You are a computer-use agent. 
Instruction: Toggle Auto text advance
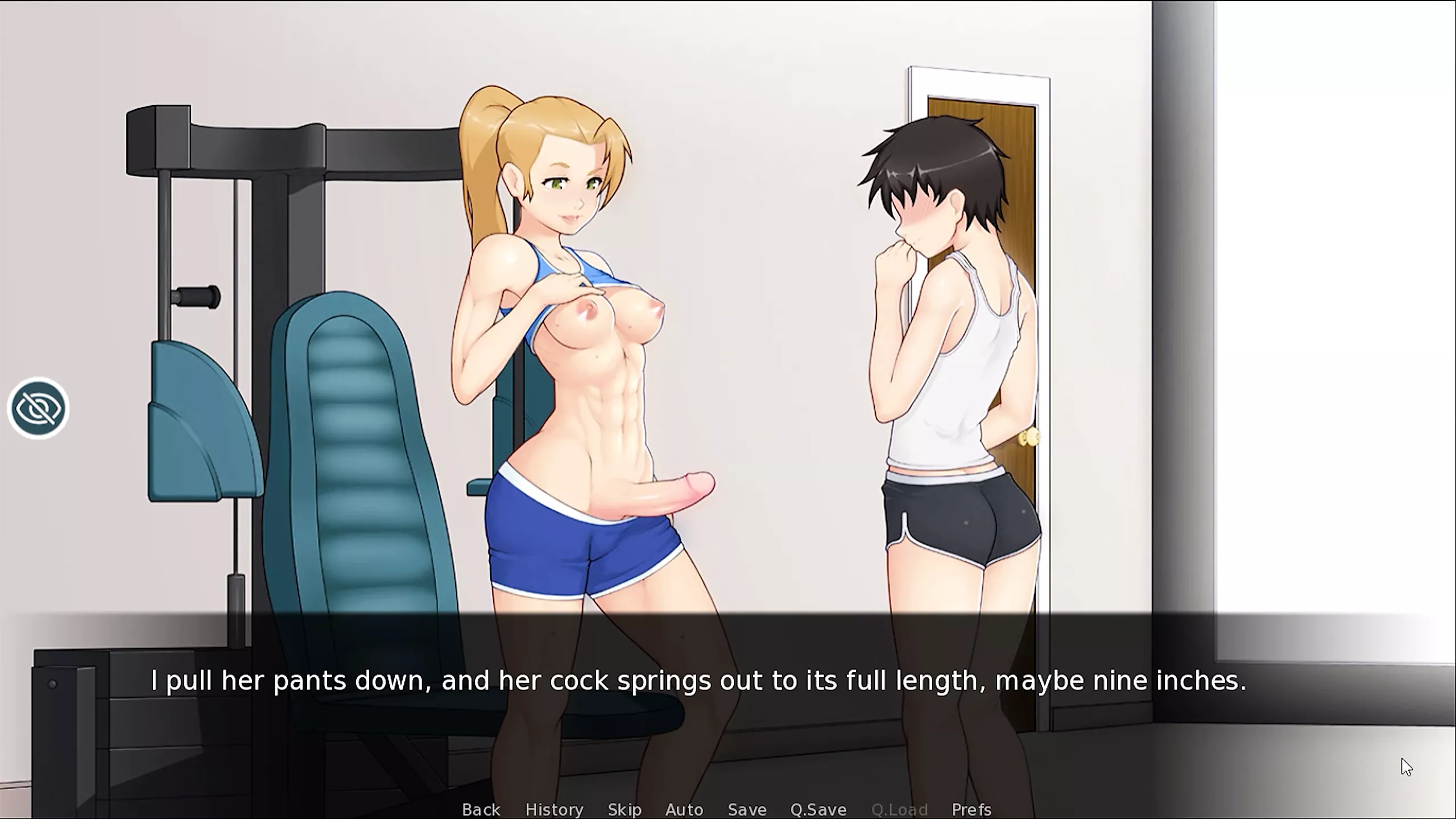click(684, 809)
